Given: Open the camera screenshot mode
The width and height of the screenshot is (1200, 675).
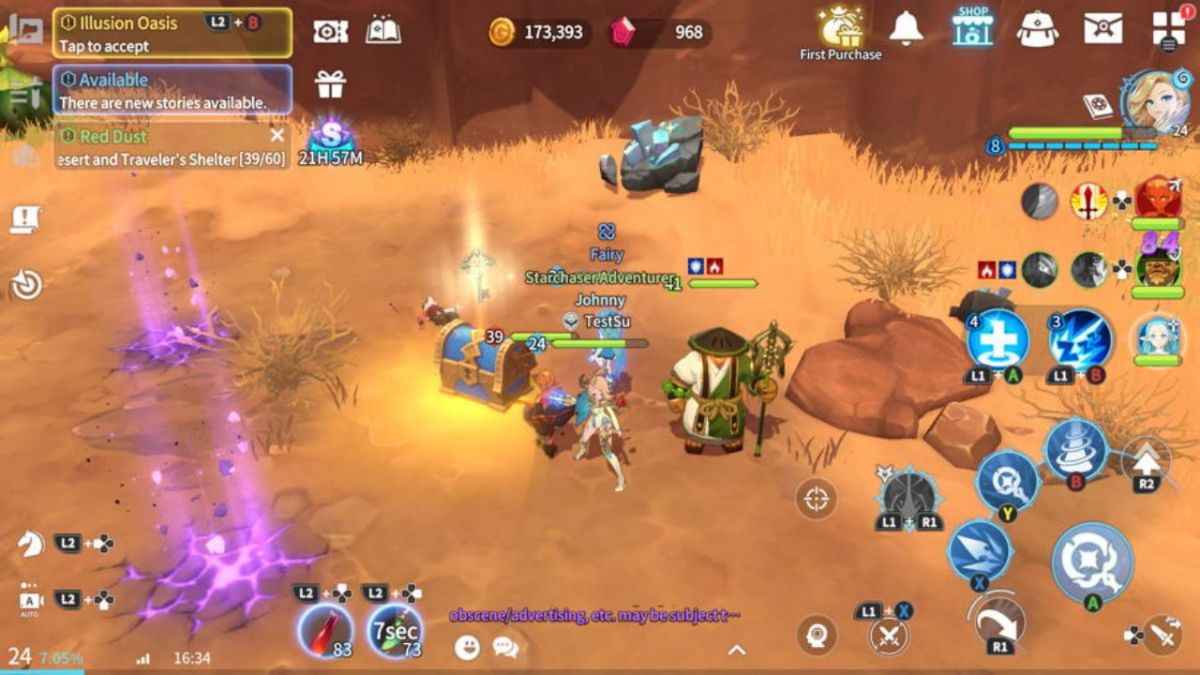Looking at the screenshot, I should (x=330, y=32).
